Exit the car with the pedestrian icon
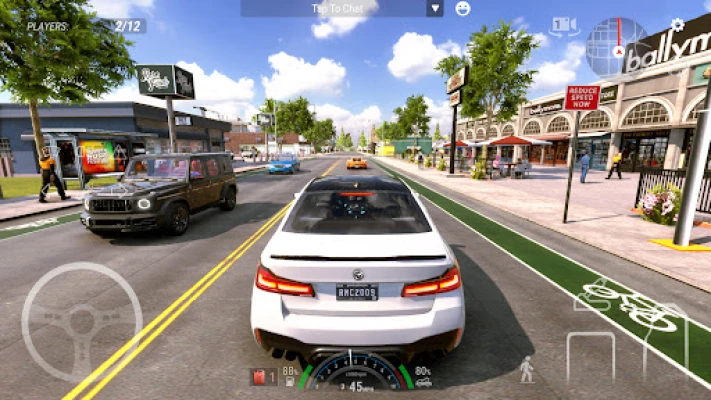 (x=527, y=370)
